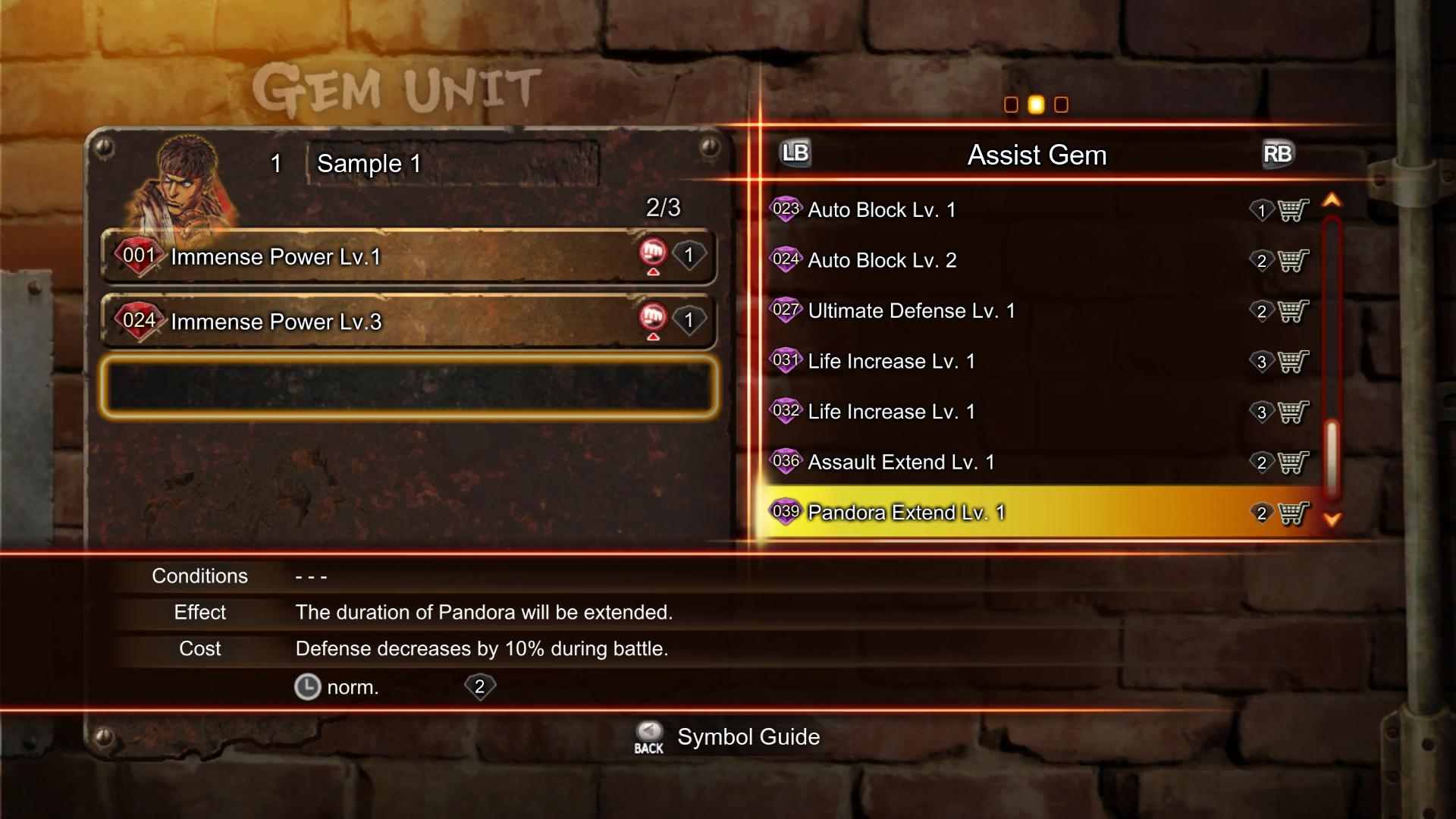Click the empty third gem slot
The image size is (1456, 819).
pos(409,387)
